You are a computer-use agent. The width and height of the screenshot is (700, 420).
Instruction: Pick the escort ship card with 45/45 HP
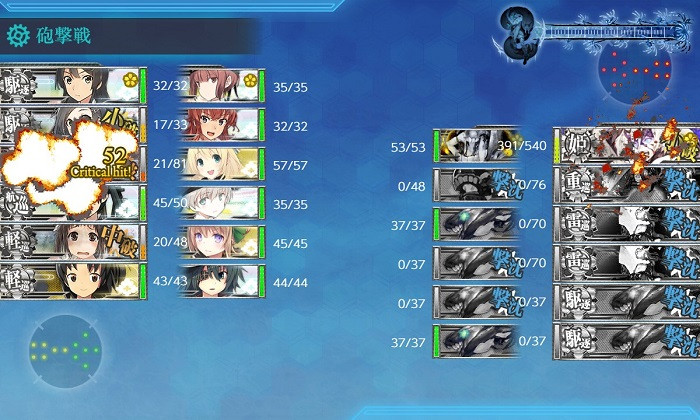(x=220, y=243)
